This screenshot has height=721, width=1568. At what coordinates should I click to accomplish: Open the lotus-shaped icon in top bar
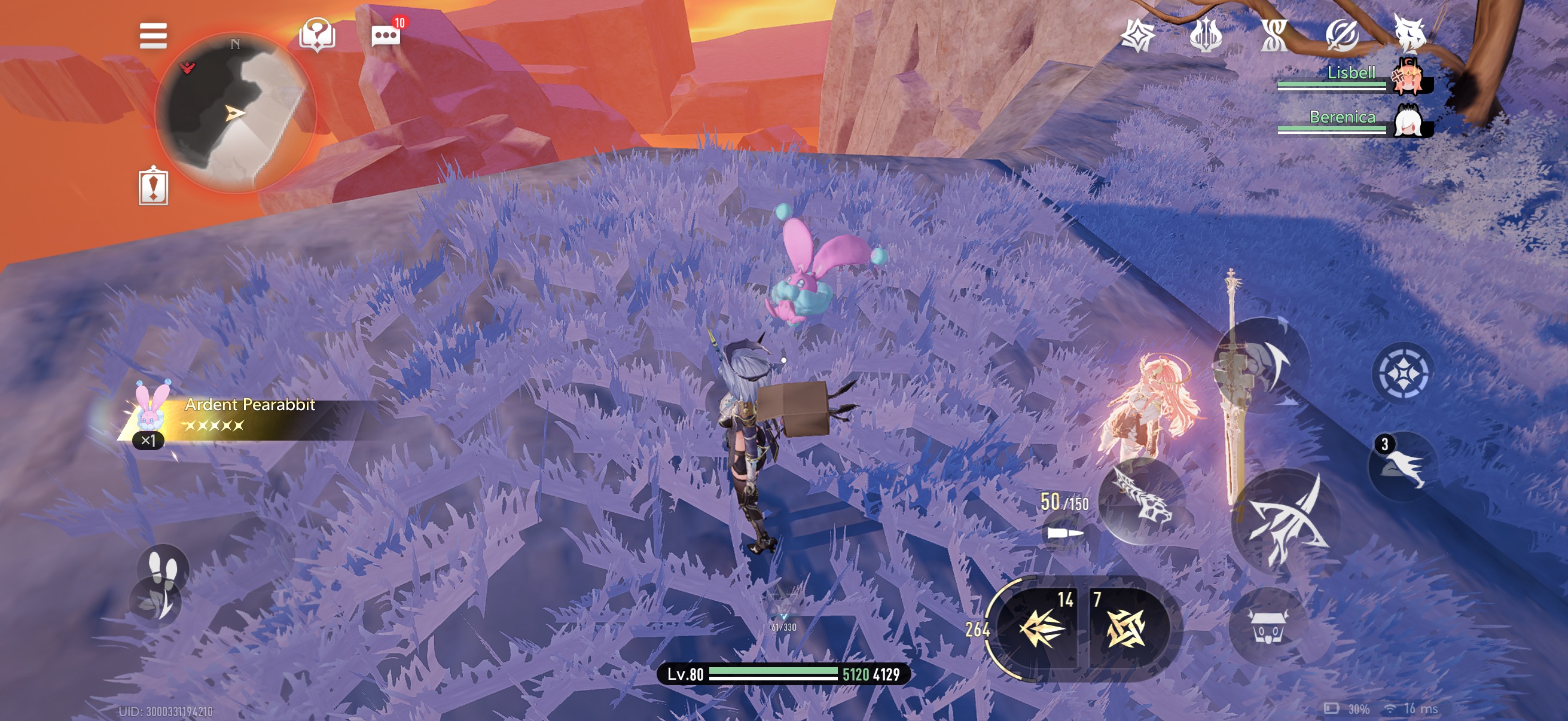point(1205,36)
